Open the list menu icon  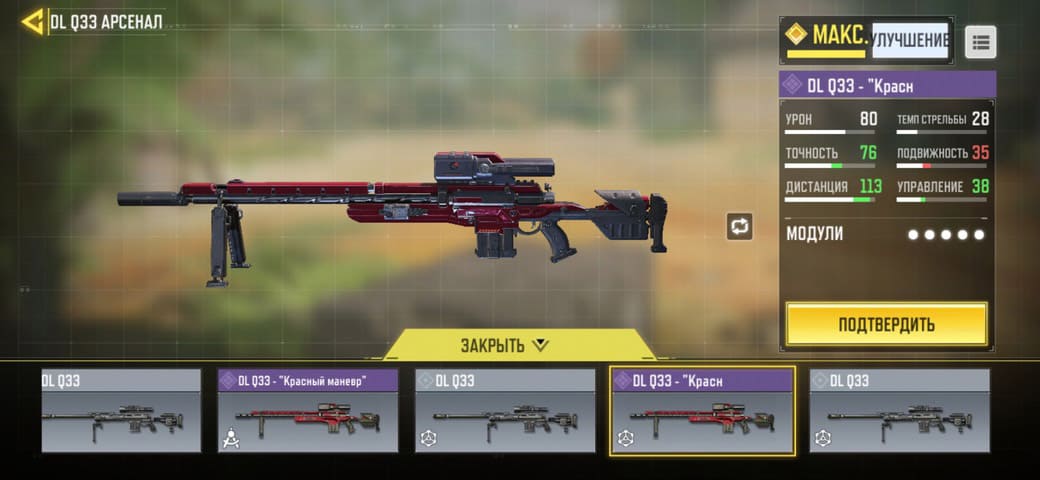tap(980, 42)
